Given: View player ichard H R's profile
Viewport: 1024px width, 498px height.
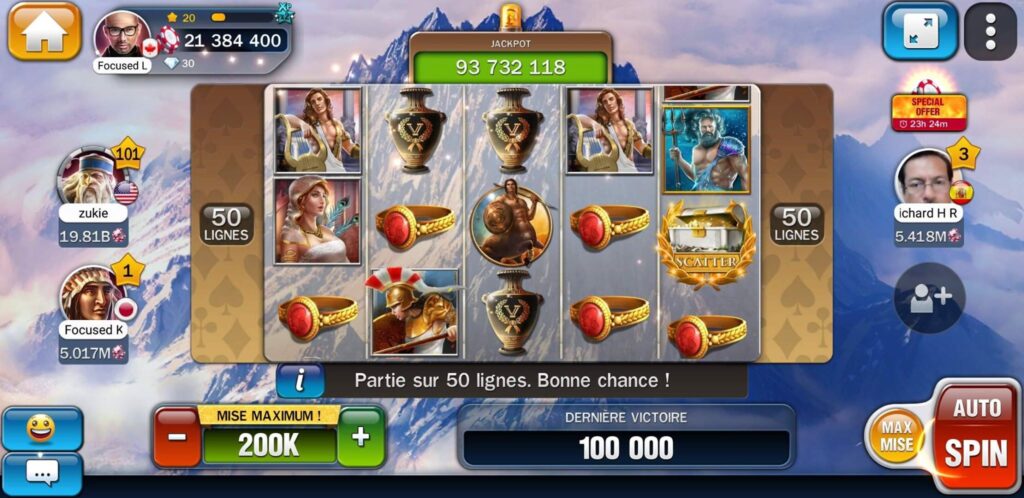Looking at the screenshot, I should (x=925, y=179).
